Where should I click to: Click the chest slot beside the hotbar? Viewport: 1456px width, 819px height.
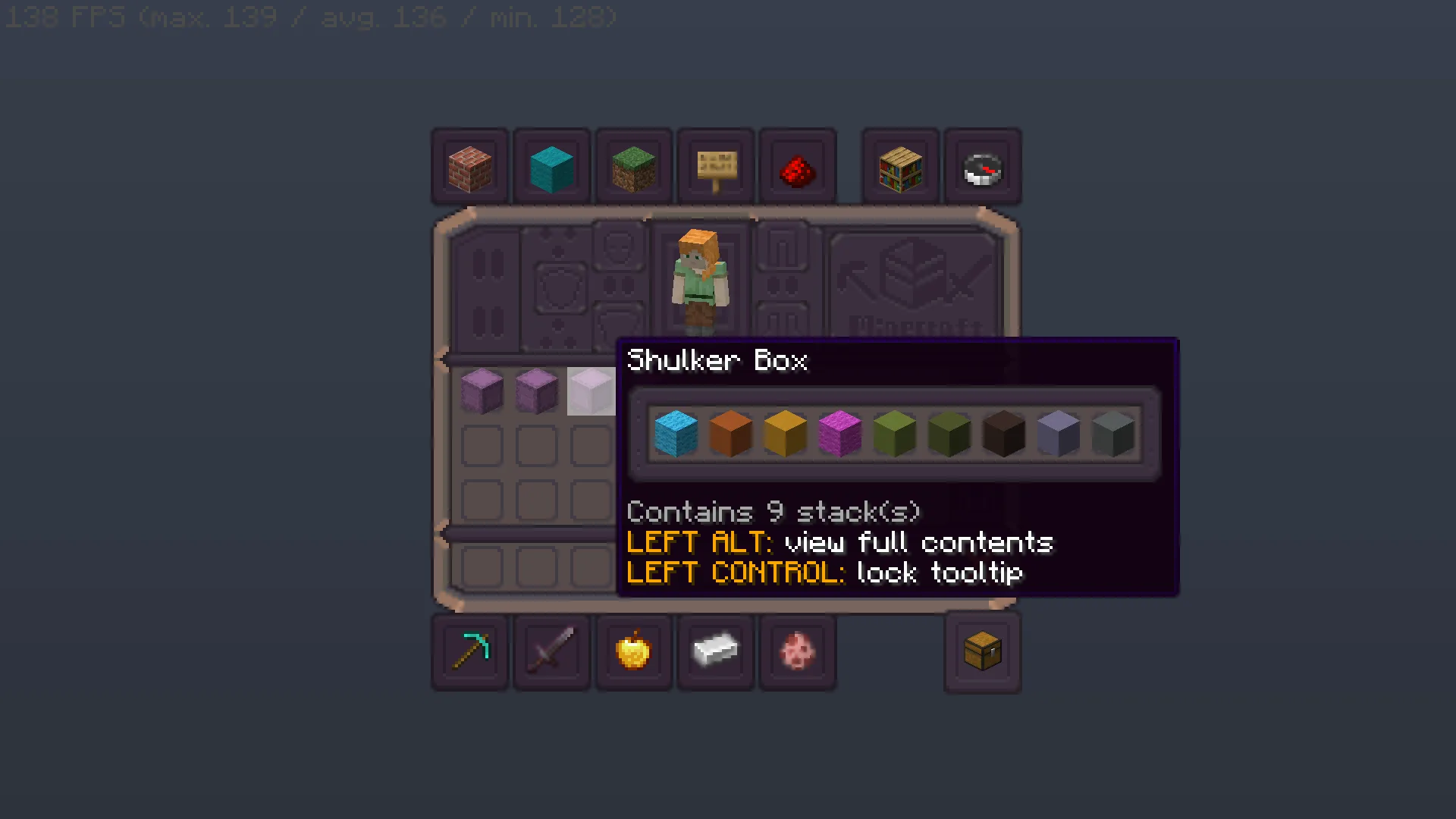[x=983, y=652]
